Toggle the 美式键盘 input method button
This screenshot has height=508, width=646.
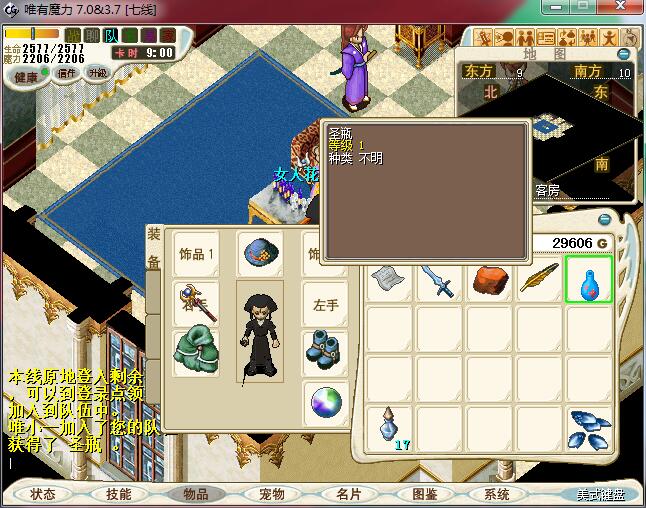point(599,494)
